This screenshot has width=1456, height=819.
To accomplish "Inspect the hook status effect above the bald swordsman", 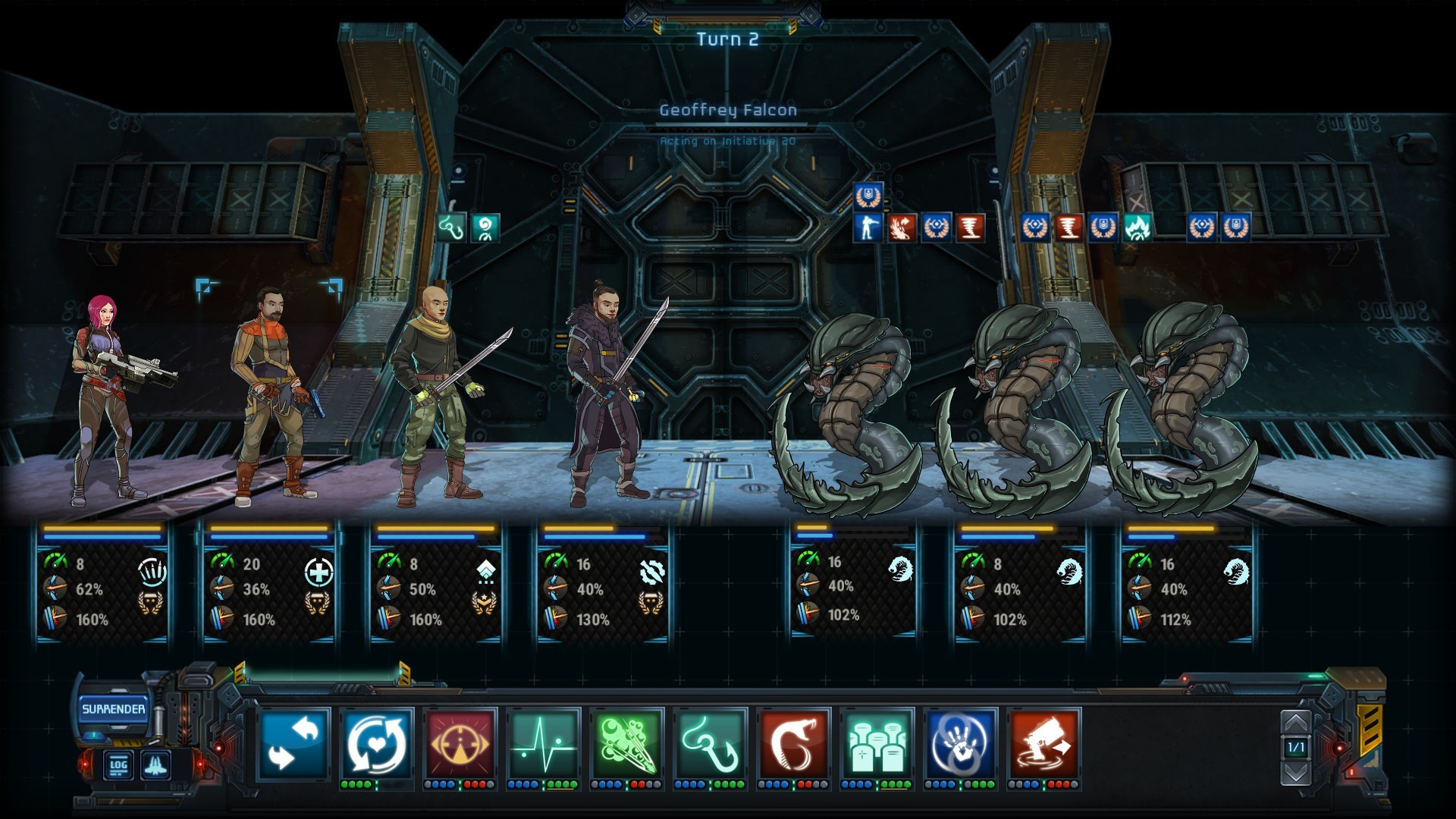I will (452, 227).
